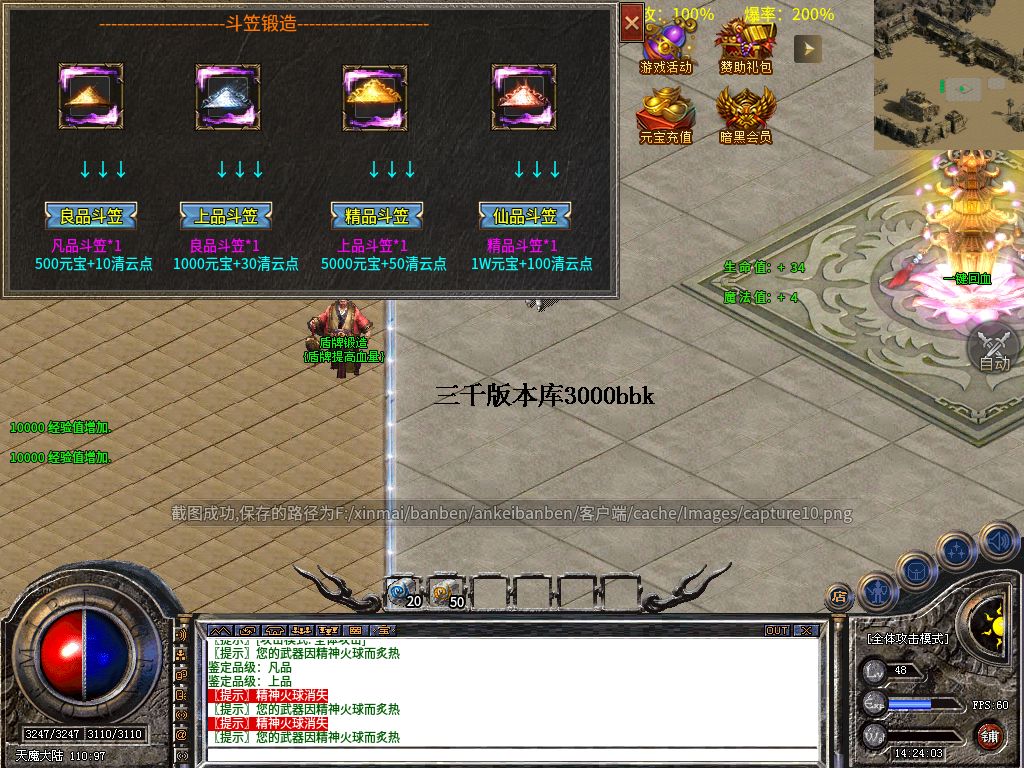Open 元宝充值 recharge shop
This screenshot has width=1024, height=768.
[666, 114]
